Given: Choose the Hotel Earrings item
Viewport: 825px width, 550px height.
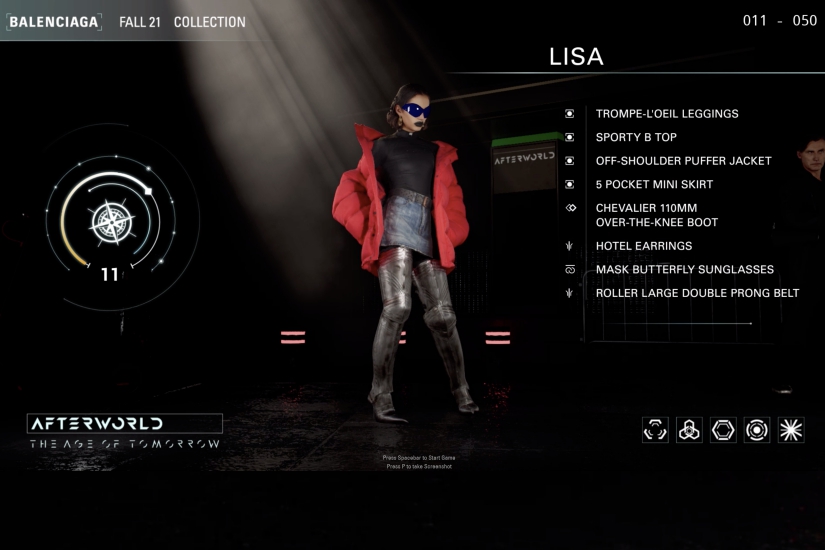Looking at the screenshot, I should [643, 246].
